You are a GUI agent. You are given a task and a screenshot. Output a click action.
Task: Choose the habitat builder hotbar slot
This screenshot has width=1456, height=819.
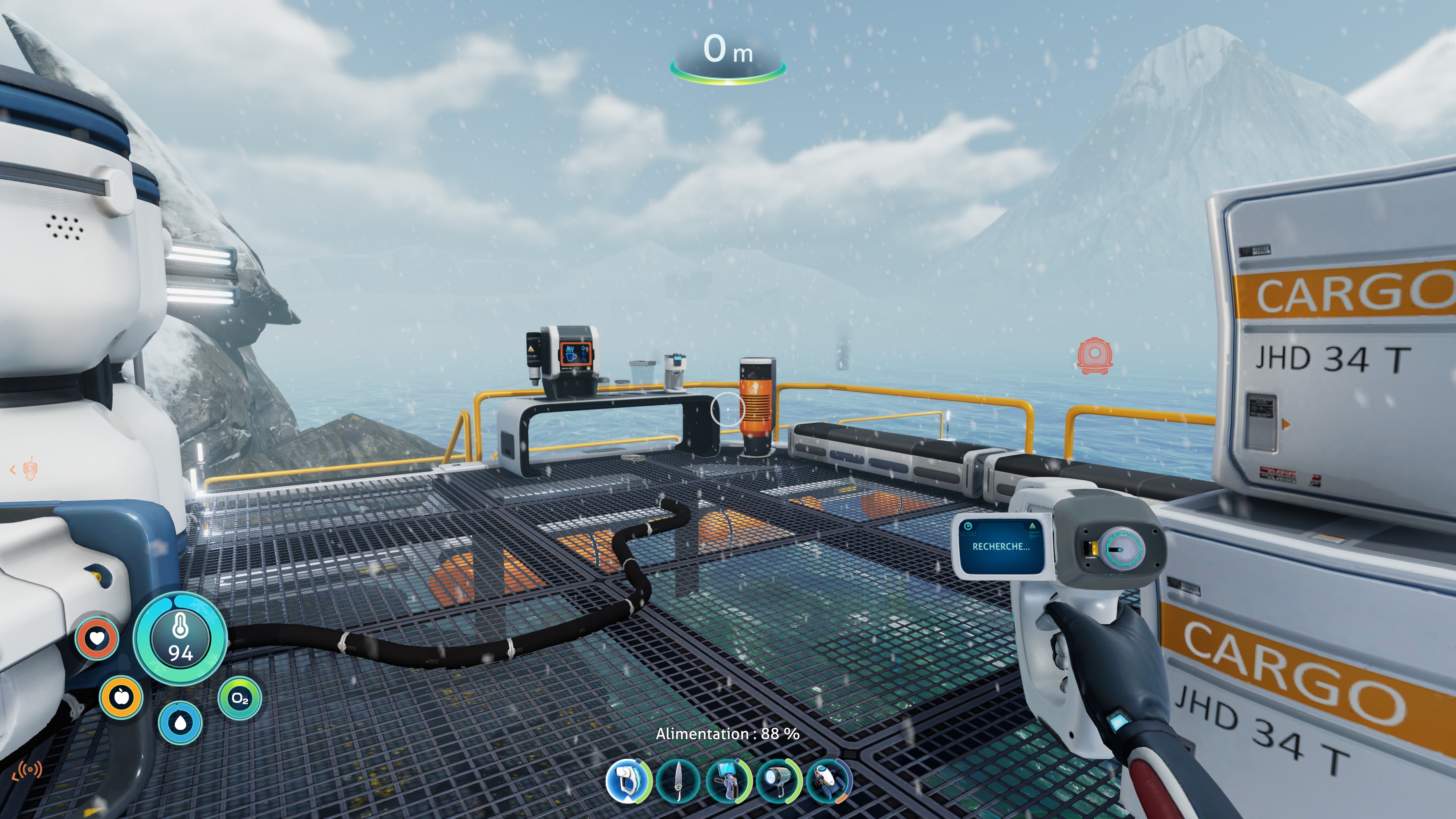[728, 781]
